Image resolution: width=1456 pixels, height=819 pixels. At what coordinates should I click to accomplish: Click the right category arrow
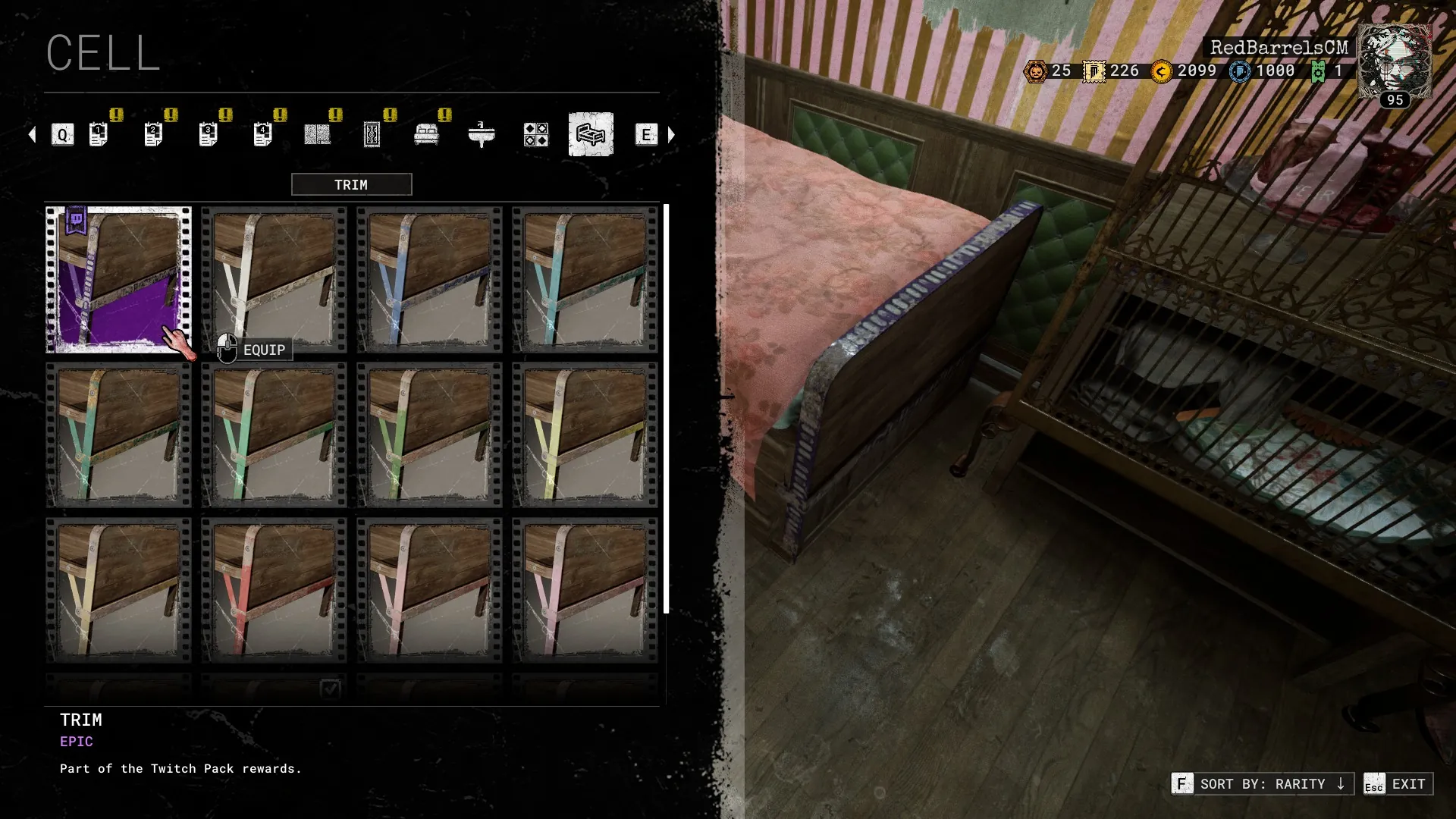[x=671, y=135]
